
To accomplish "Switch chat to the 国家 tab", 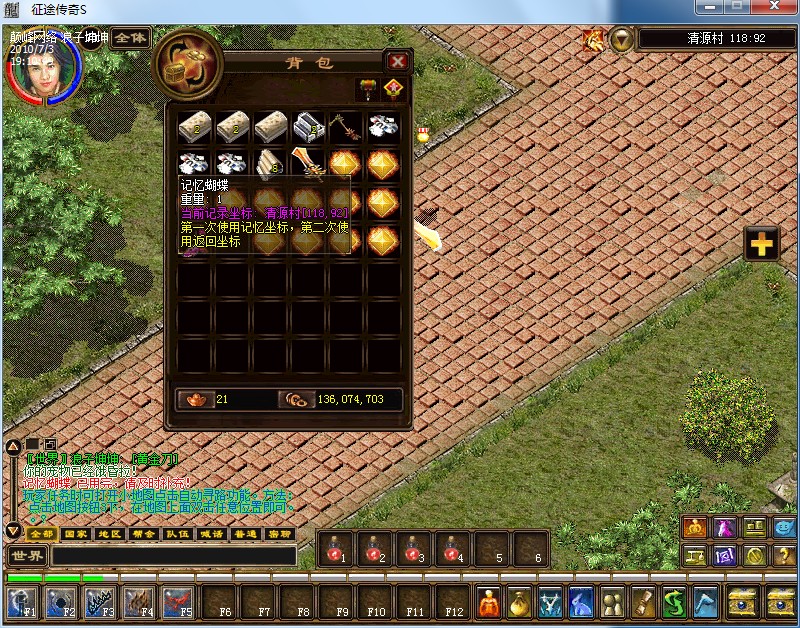I will (x=75, y=534).
